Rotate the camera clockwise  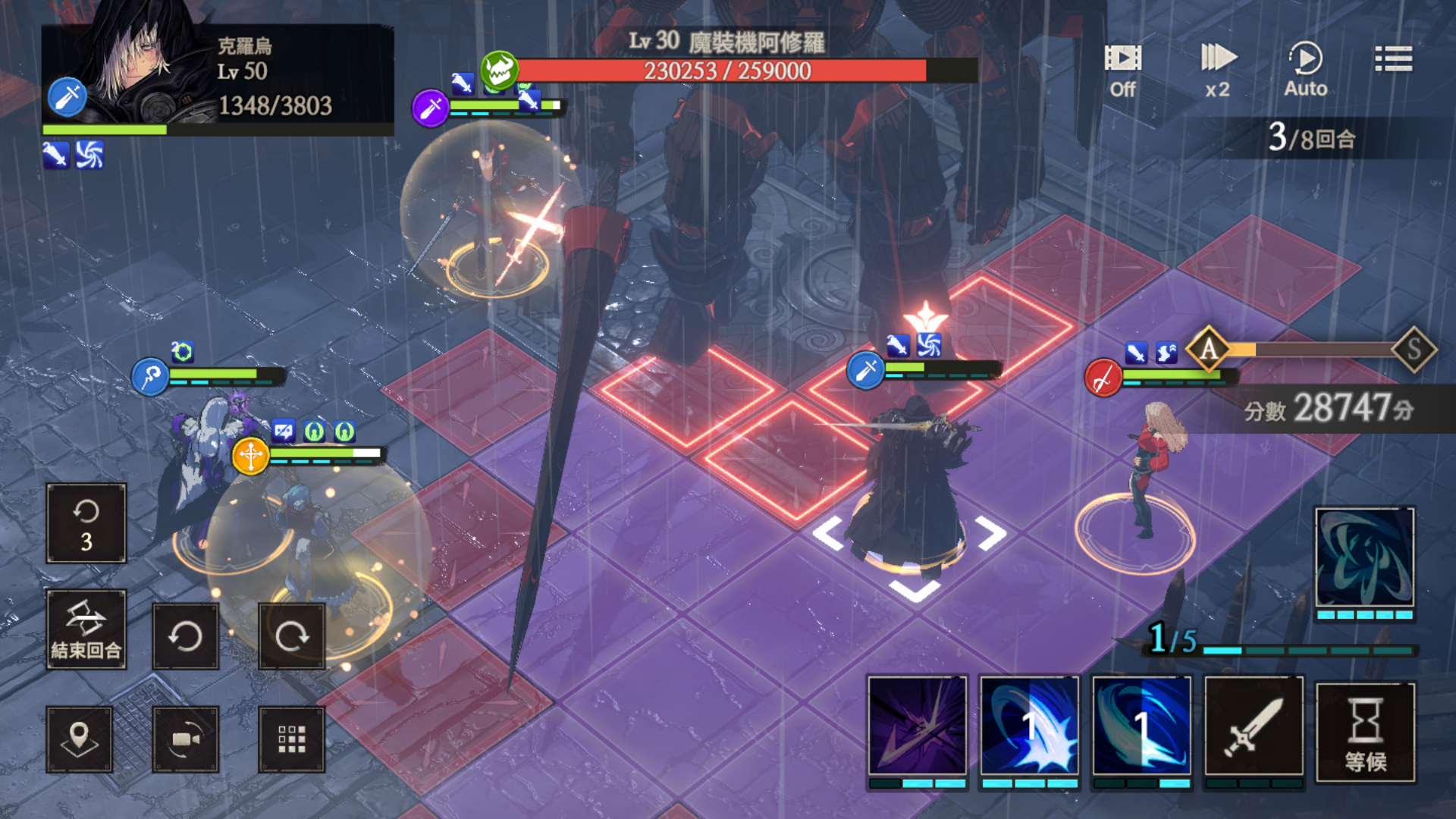(292, 636)
